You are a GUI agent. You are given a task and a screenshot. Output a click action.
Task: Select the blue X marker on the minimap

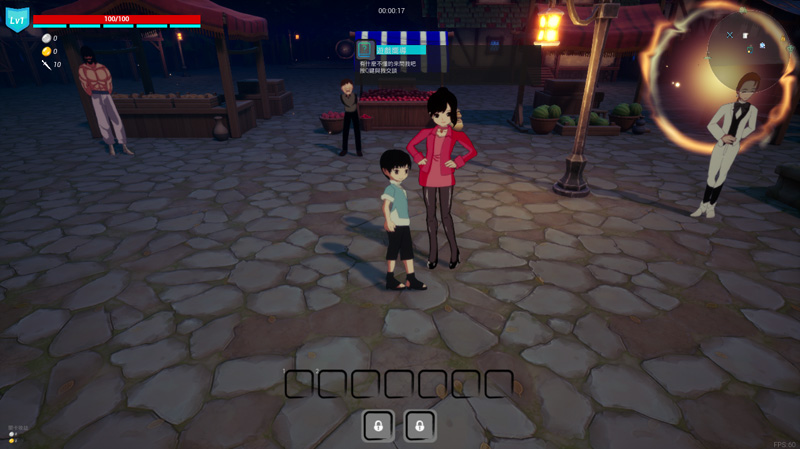pyautogui.click(x=729, y=35)
